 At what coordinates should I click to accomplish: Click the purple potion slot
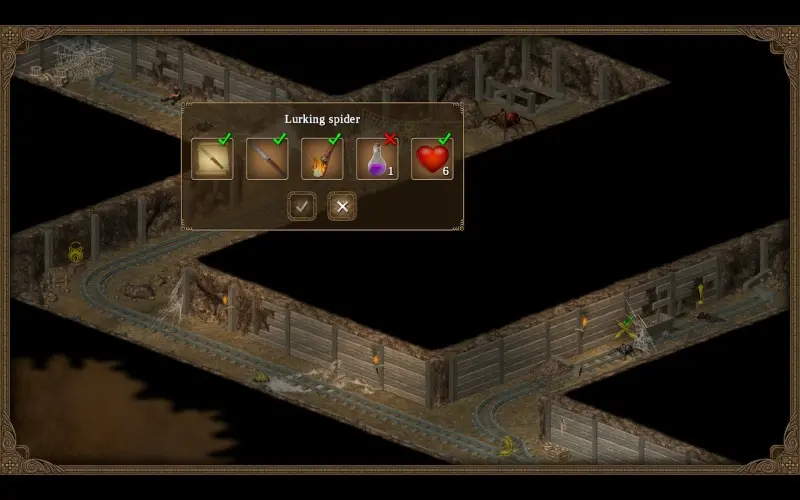click(377, 159)
